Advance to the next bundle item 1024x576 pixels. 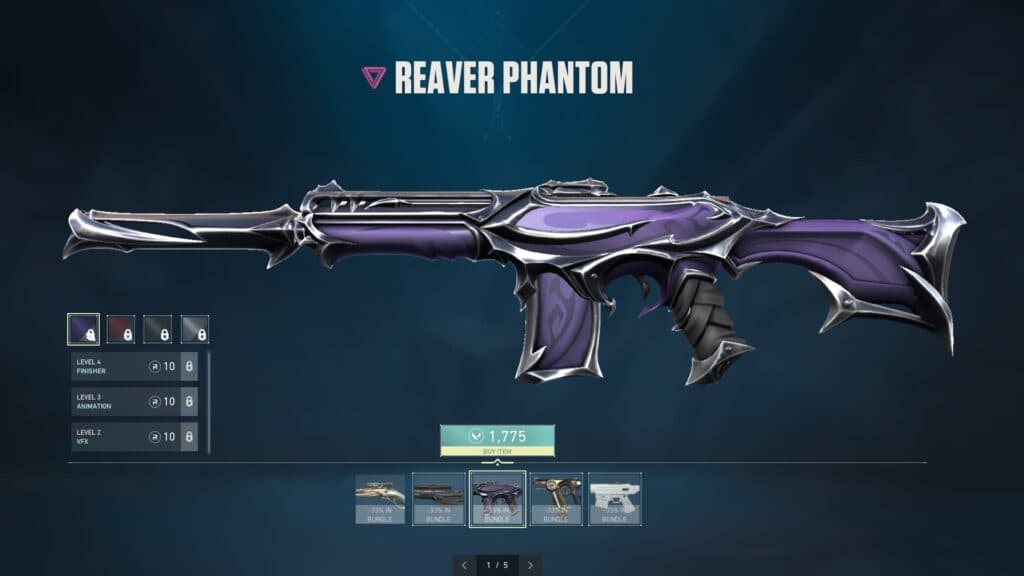530,565
